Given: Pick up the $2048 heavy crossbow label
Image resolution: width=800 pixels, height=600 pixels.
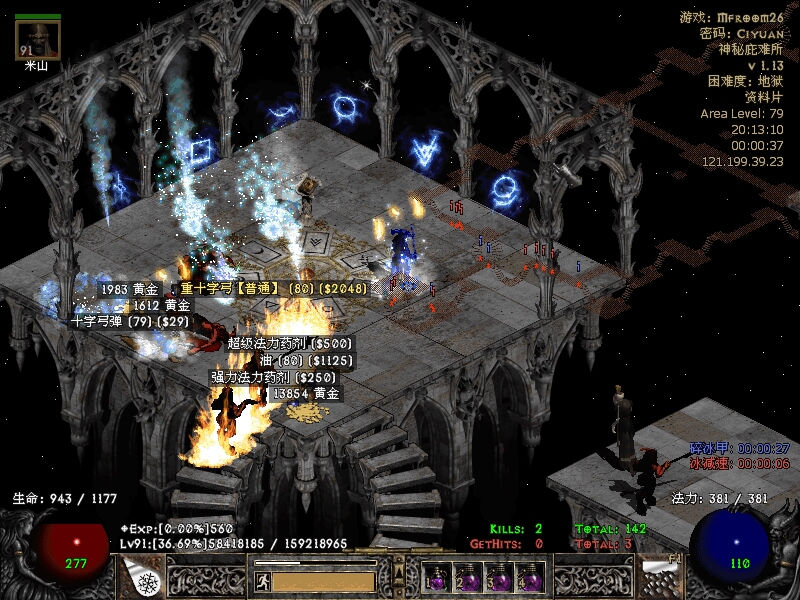Looking at the screenshot, I should point(274,289).
